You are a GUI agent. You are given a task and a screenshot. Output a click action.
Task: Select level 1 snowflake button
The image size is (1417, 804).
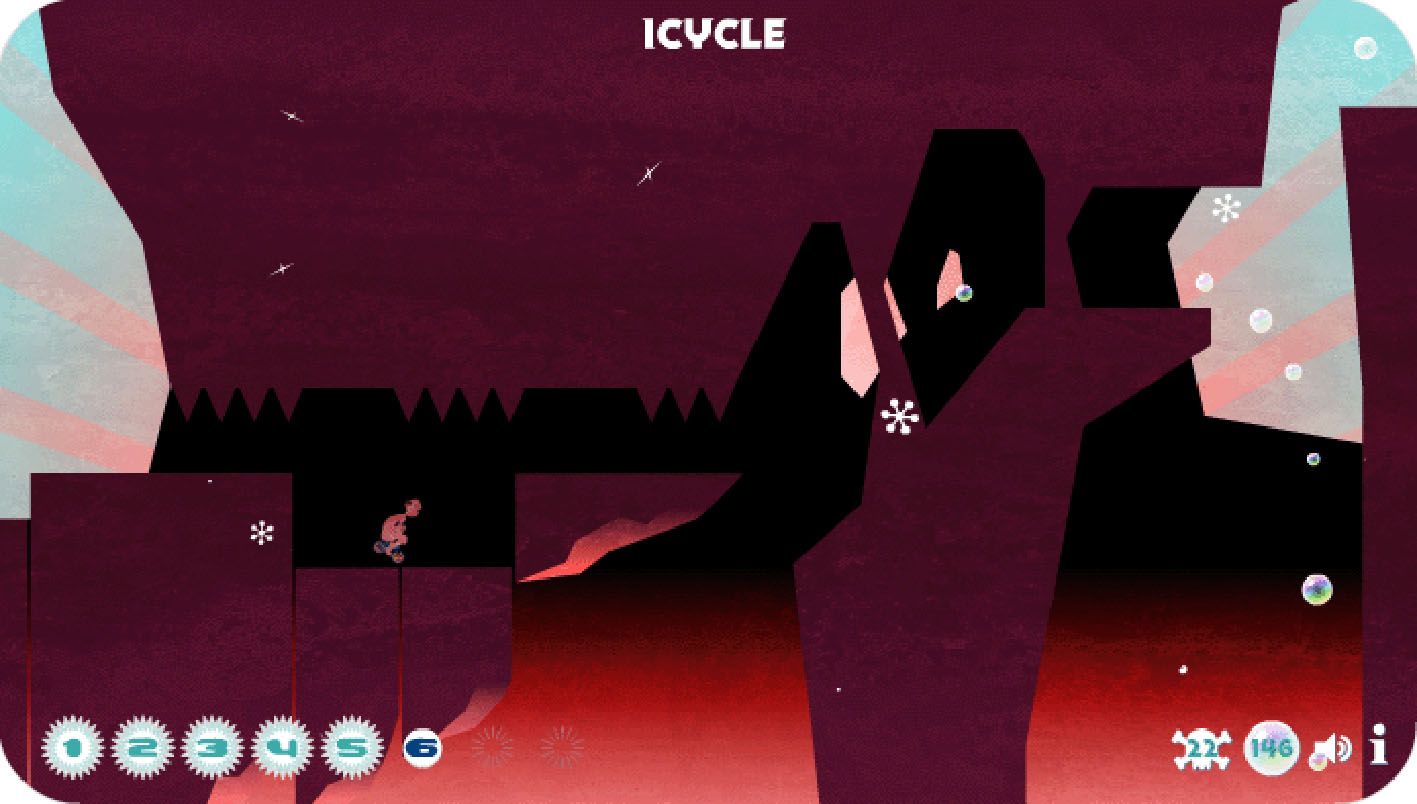click(x=72, y=747)
